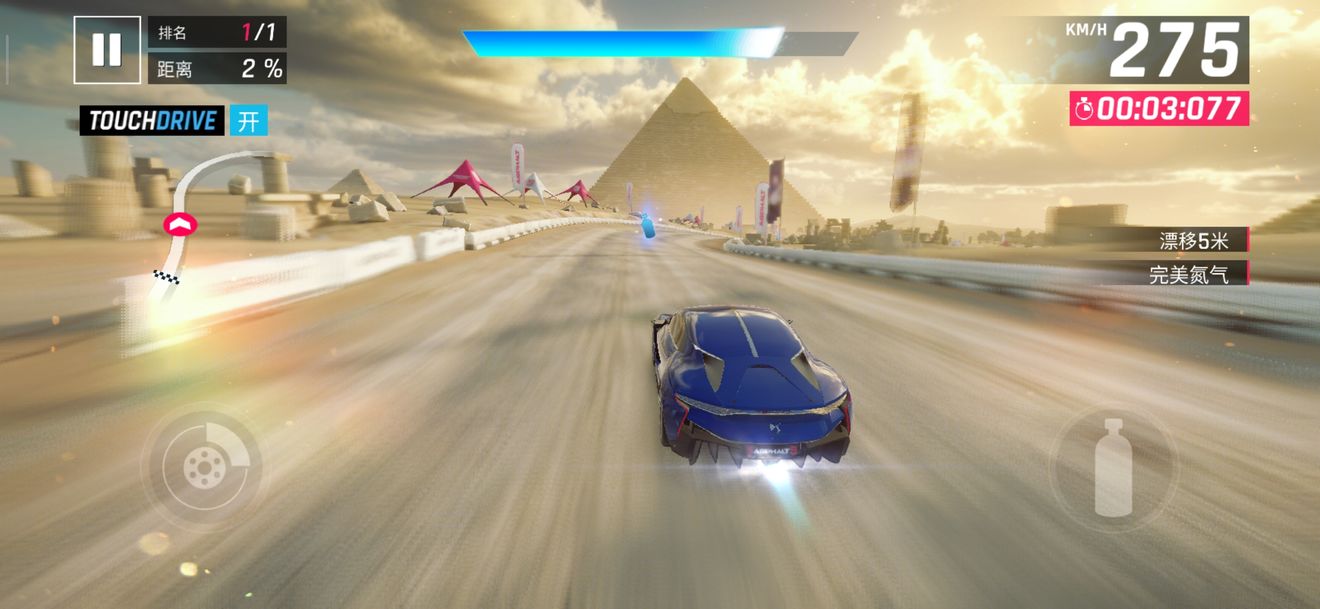Tap the drift brake button
Viewport: 1320px width, 609px height.
tap(202, 466)
